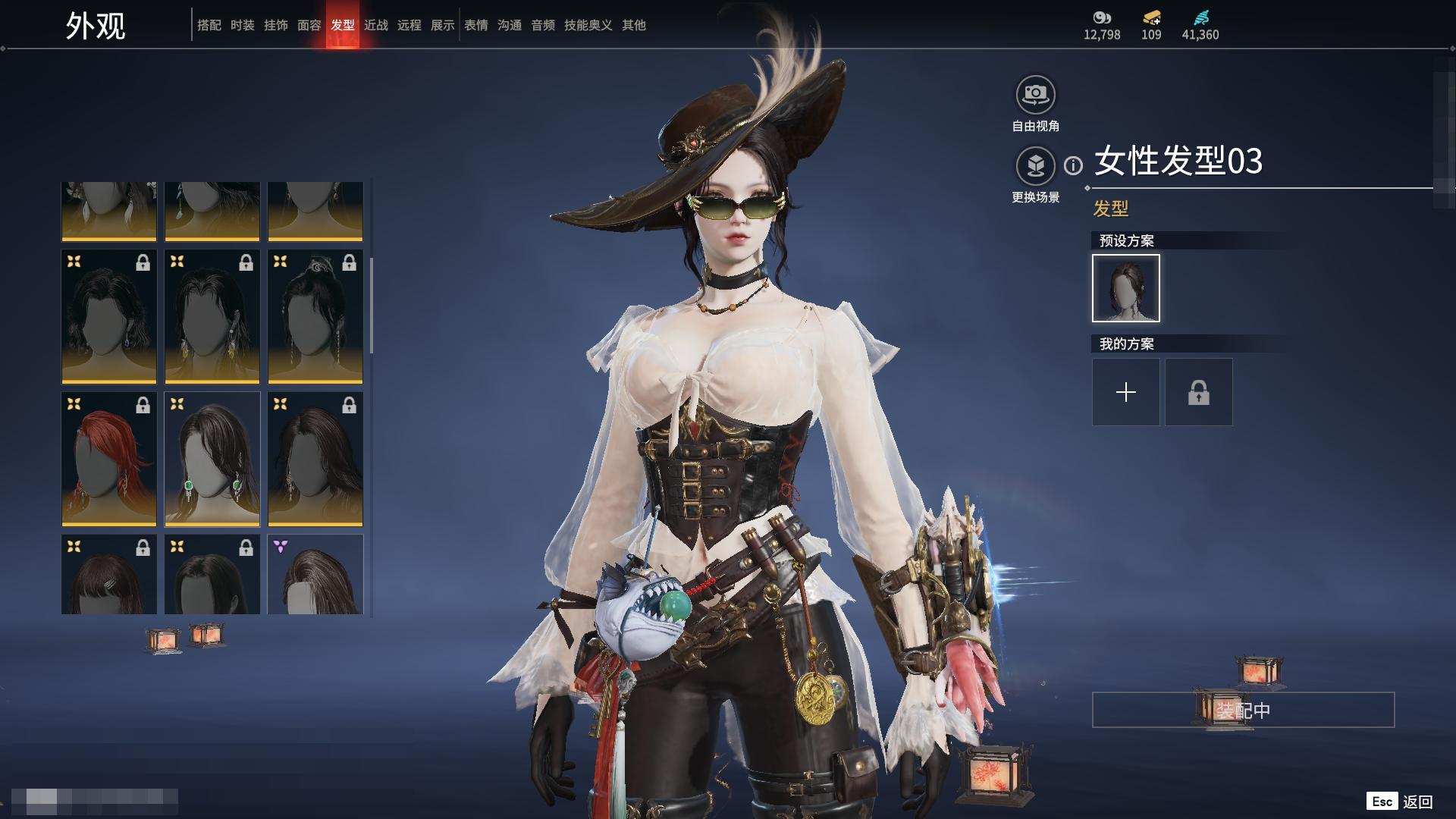Pick the purple-marked hairstyle thumbnail

click(315, 574)
